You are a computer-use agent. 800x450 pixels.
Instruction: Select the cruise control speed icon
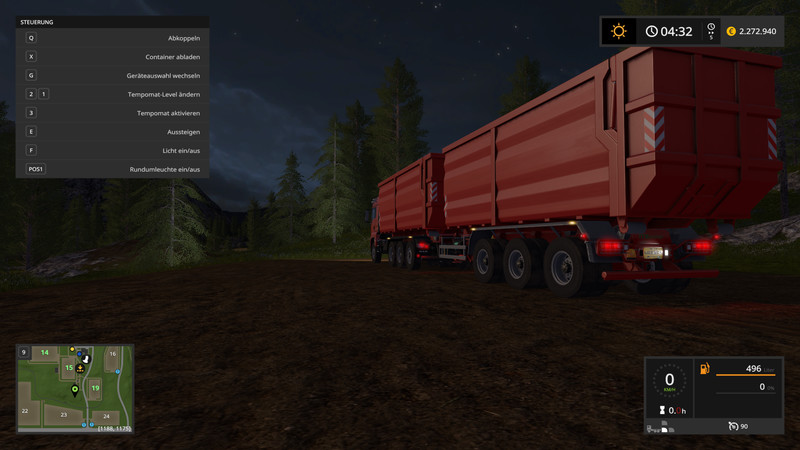(x=734, y=426)
